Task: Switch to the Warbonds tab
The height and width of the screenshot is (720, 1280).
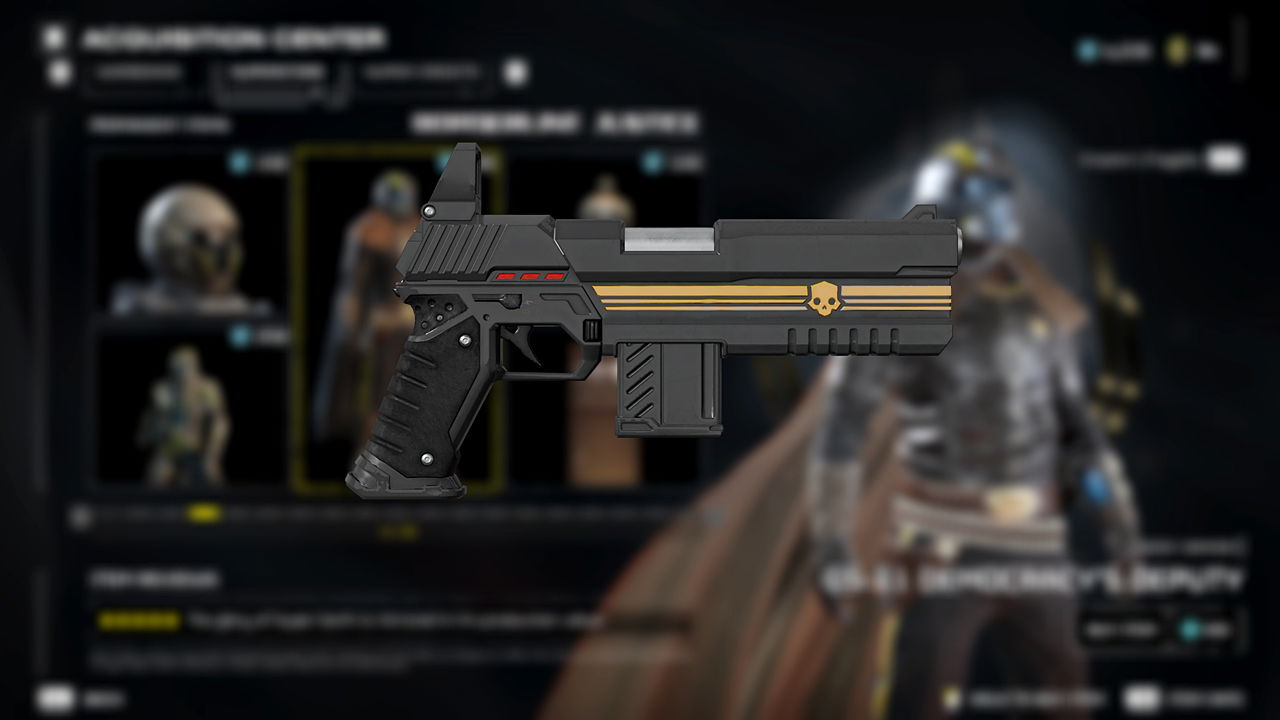Action: click(138, 73)
